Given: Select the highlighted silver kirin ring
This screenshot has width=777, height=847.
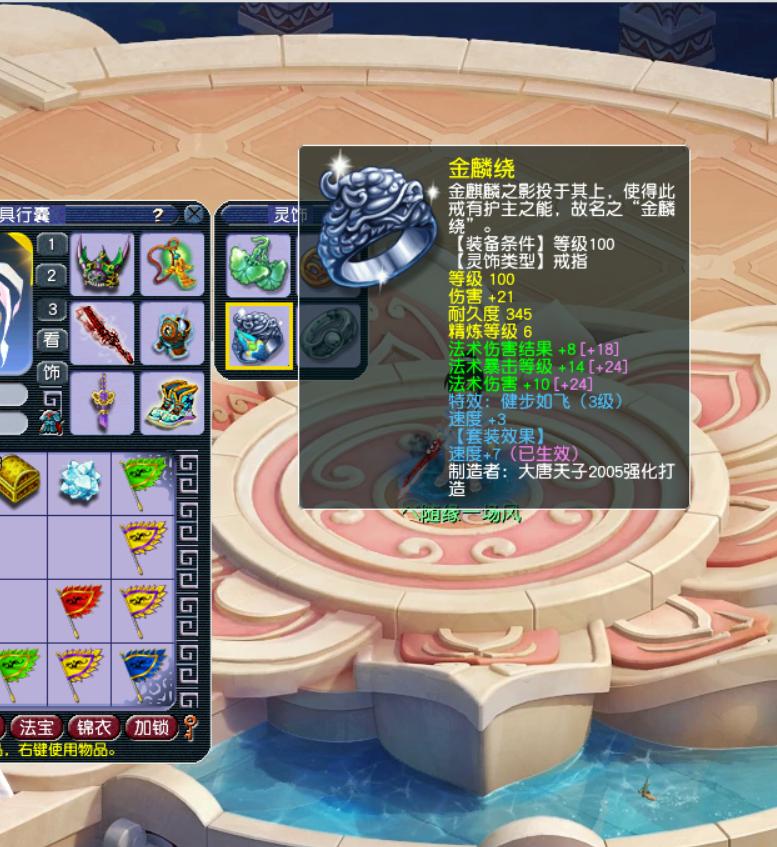Looking at the screenshot, I should [259, 336].
